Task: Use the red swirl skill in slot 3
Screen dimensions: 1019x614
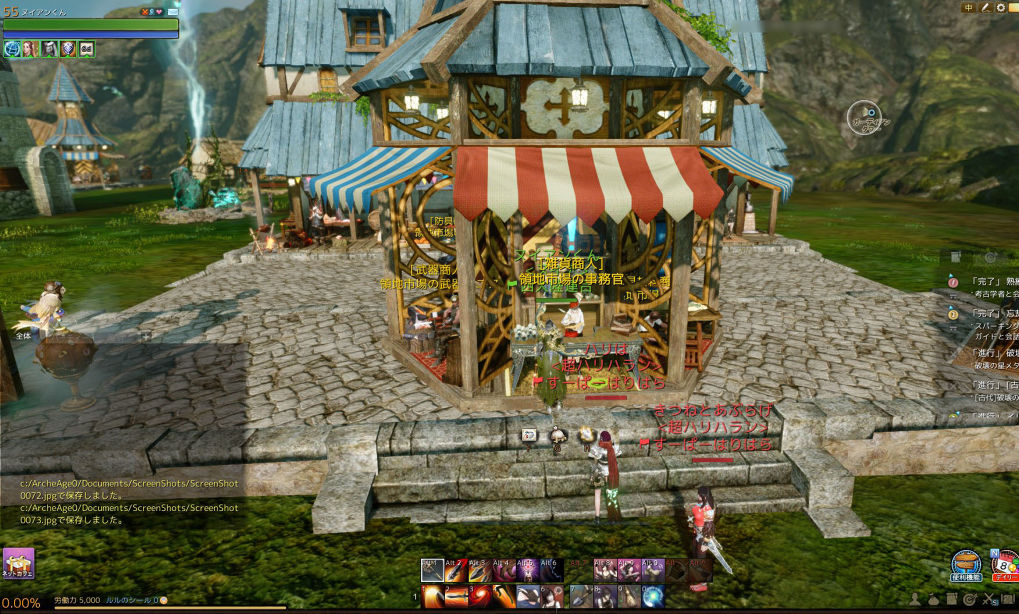Action: [479, 596]
